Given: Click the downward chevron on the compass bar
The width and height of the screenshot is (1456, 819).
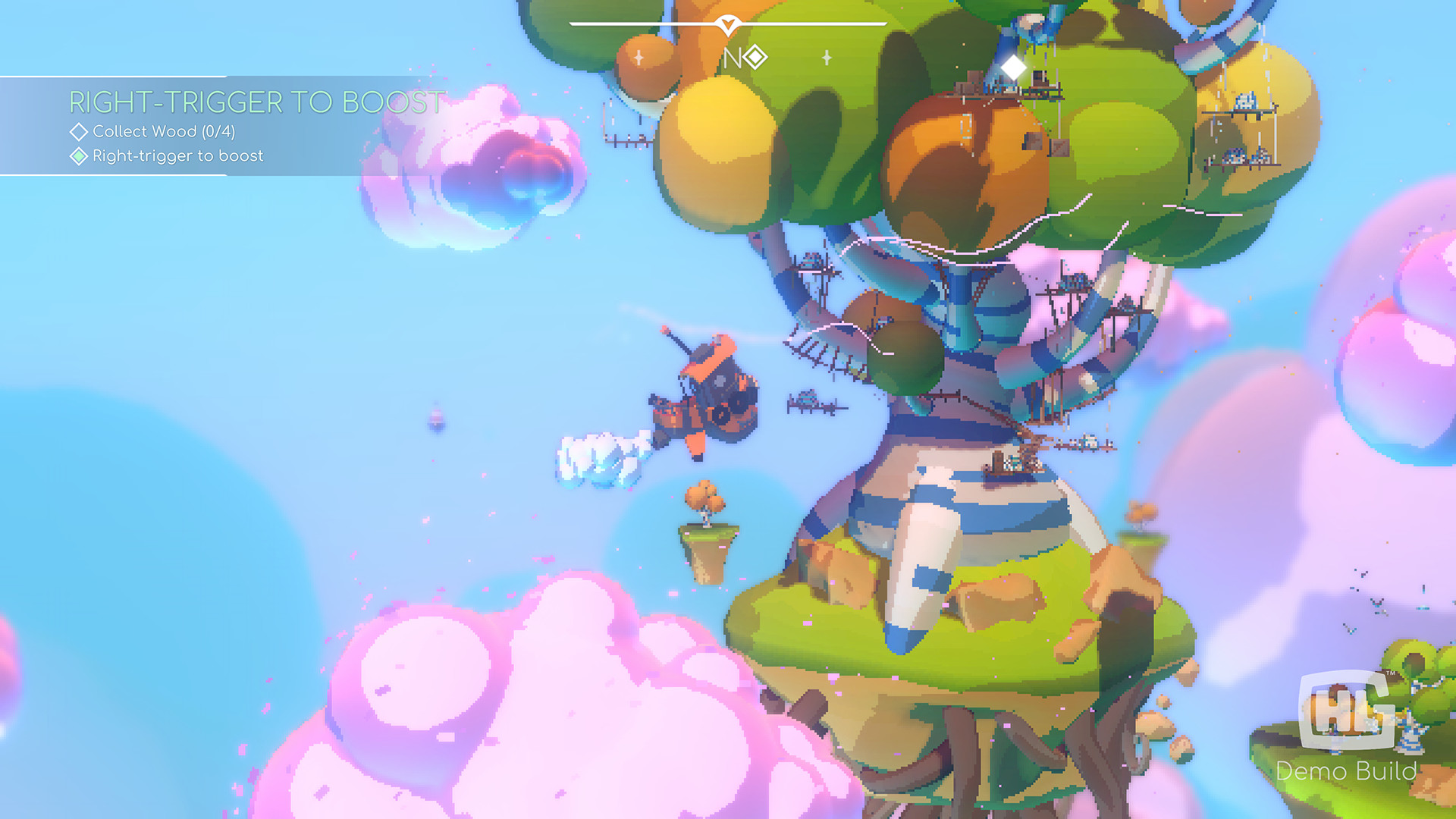Looking at the screenshot, I should pos(727,24).
